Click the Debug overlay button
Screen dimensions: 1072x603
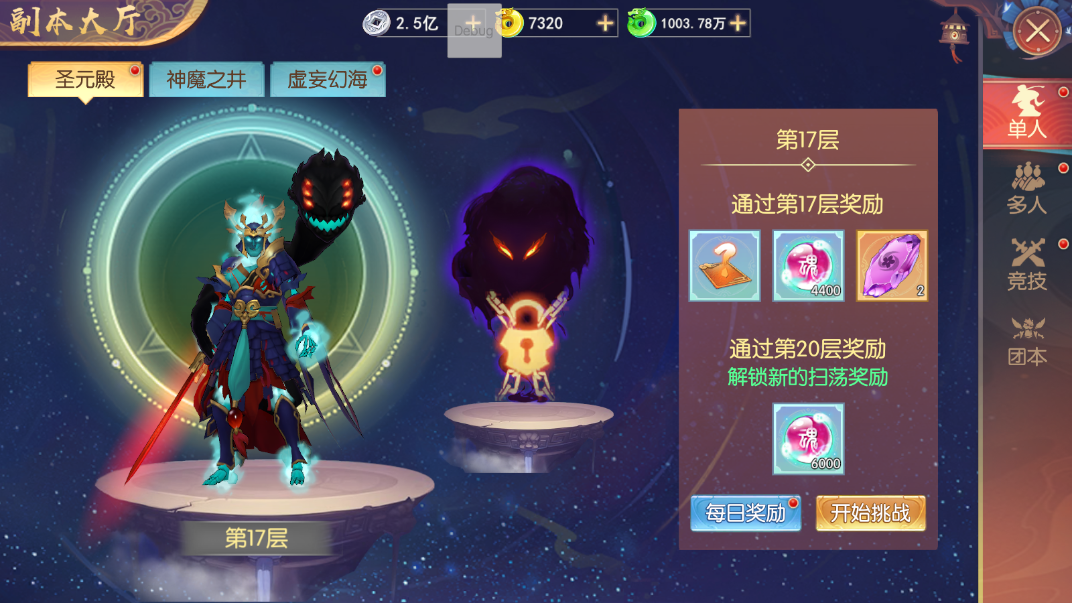tap(473, 29)
